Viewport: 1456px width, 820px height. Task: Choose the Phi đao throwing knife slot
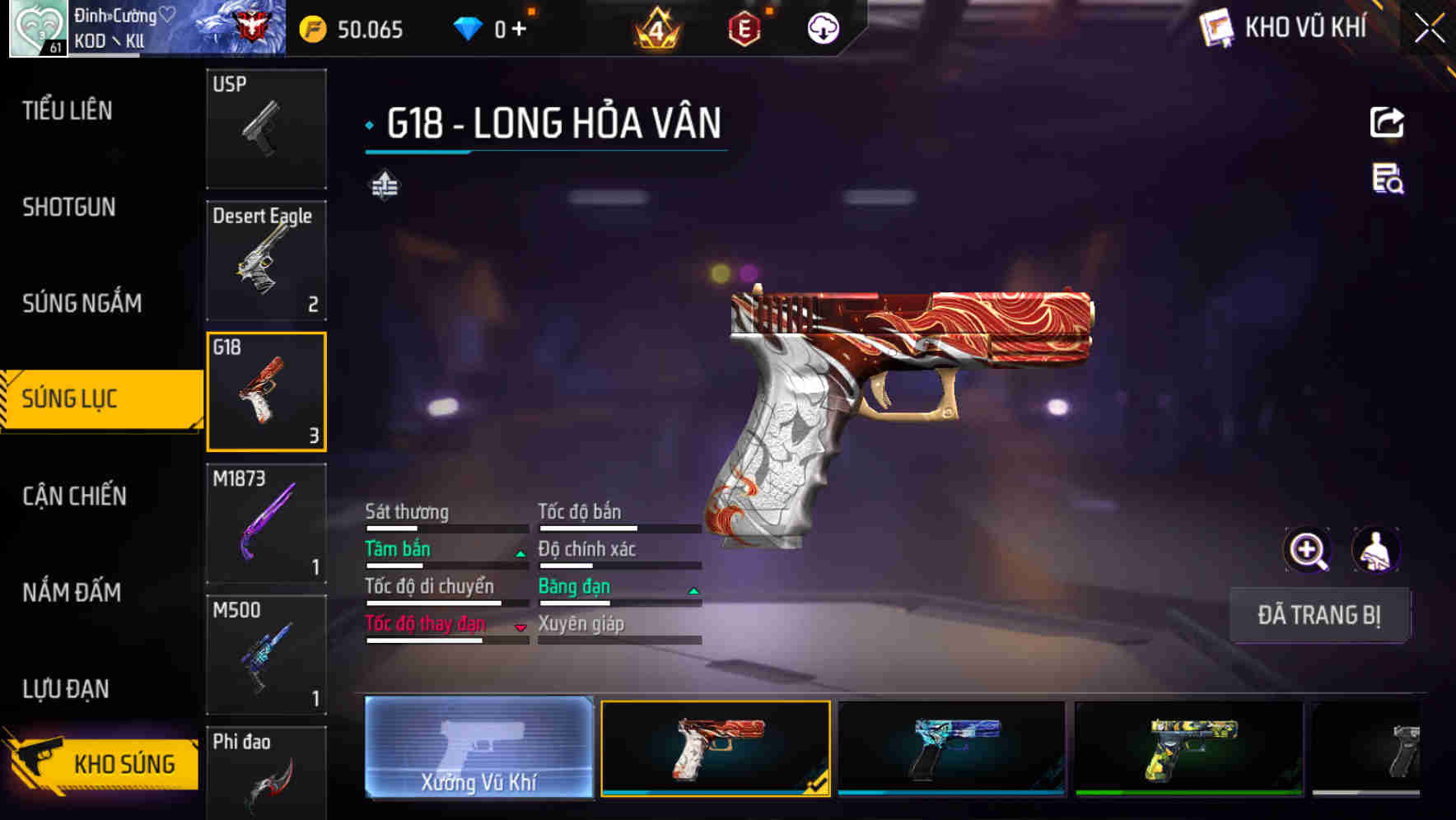266,774
